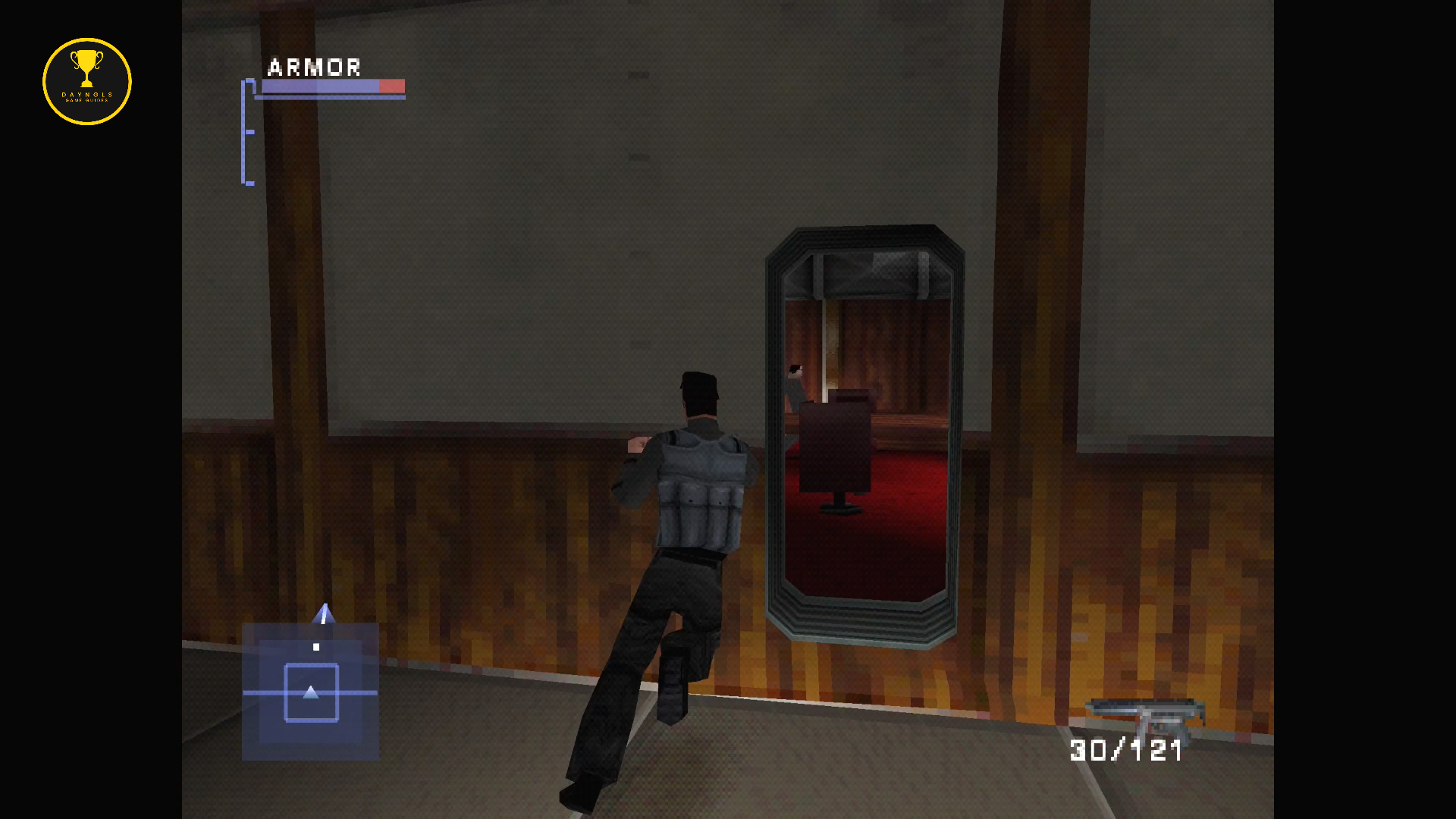Click the Daynols trophy logo overlay

pos(87,82)
